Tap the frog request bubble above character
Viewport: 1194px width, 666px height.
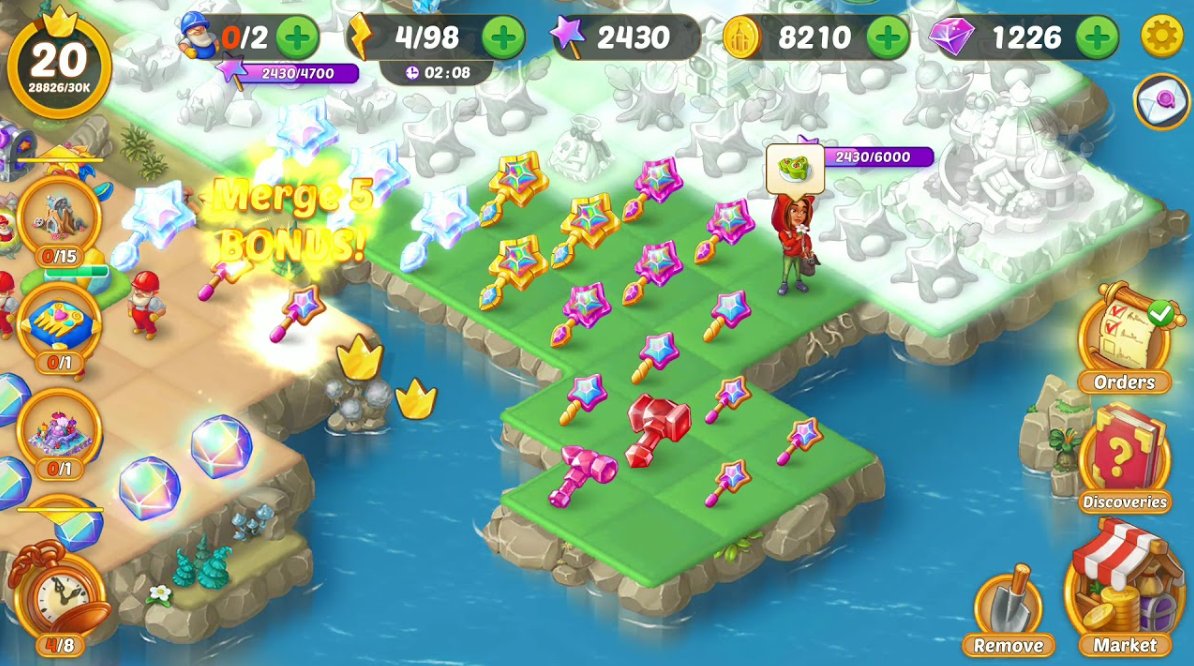[x=795, y=169]
